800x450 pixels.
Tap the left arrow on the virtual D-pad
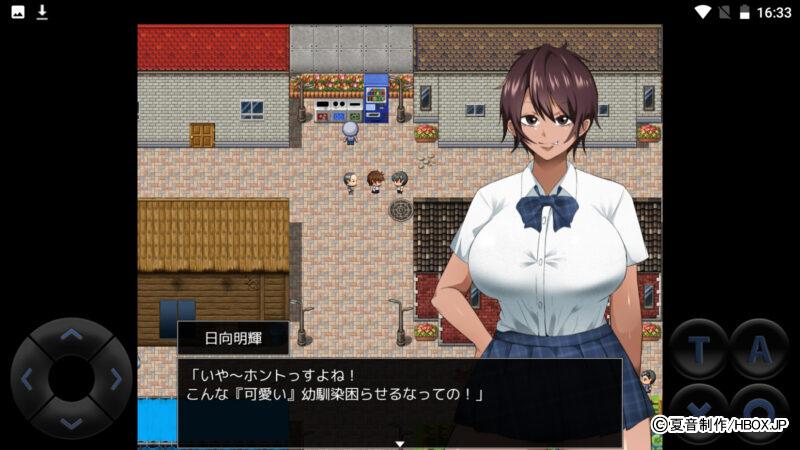28,379
